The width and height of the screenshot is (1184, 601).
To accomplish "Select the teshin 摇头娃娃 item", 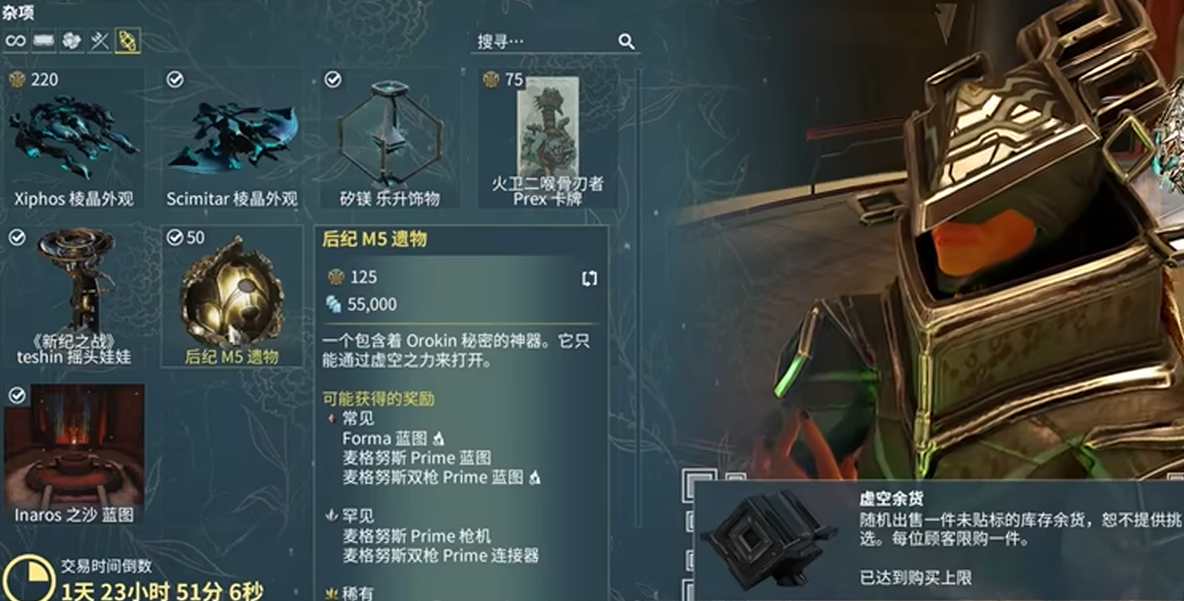I will (x=73, y=296).
